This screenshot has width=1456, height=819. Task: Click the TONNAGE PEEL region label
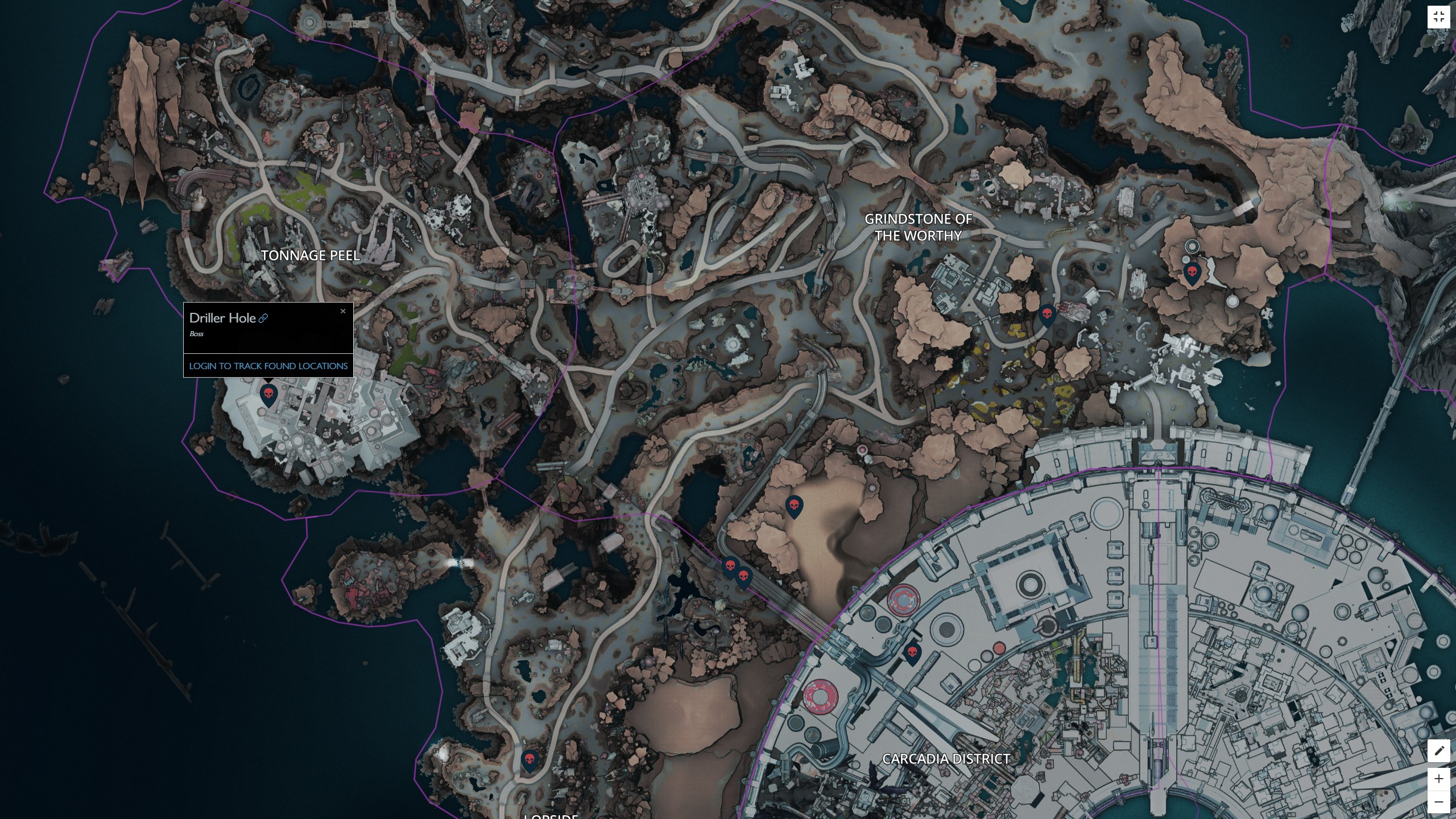(311, 257)
